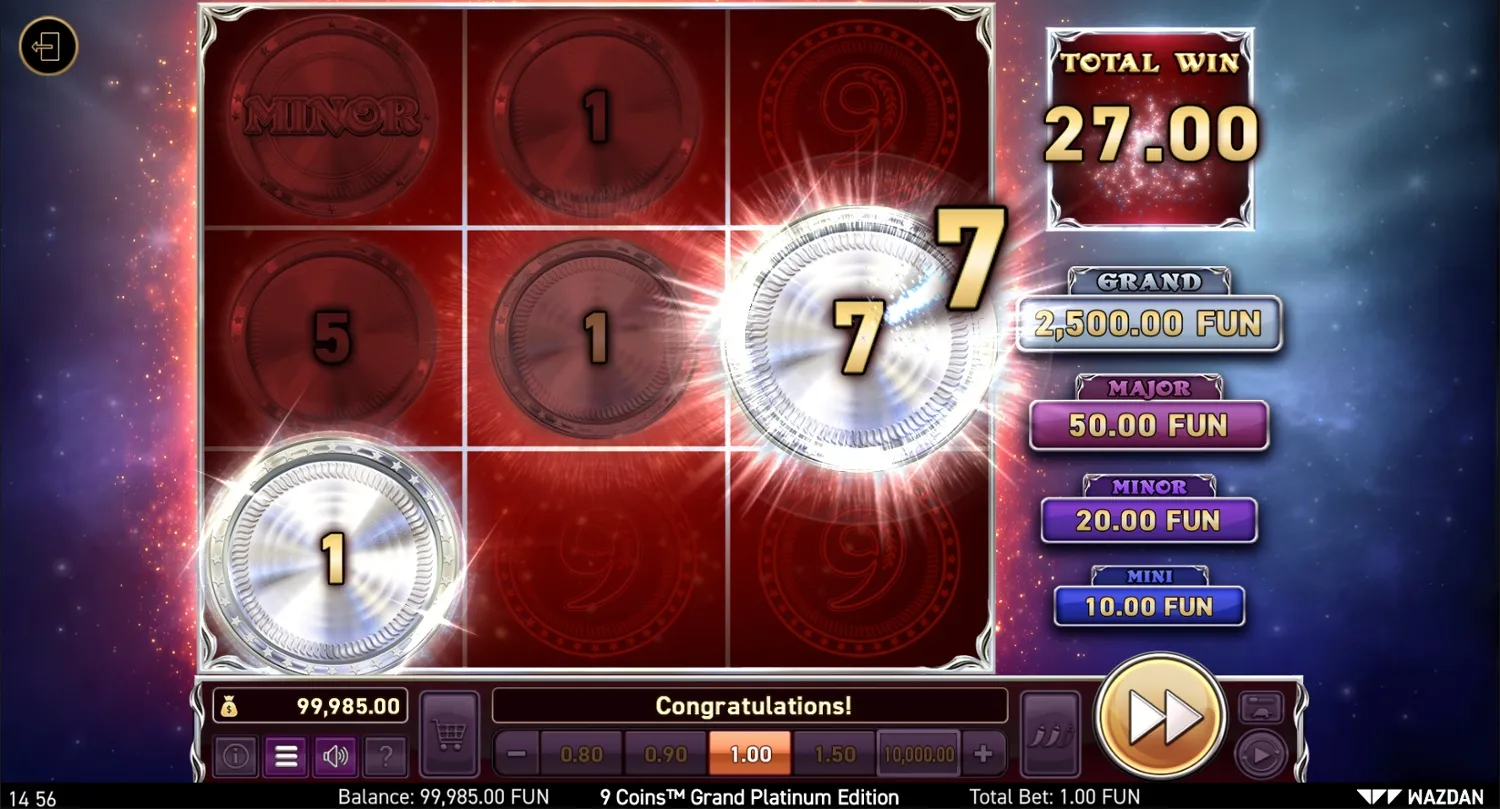Choose the 10,000.00 max bet
The width and height of the screenshot is (1500, 809).
click(x=918, y=754)
